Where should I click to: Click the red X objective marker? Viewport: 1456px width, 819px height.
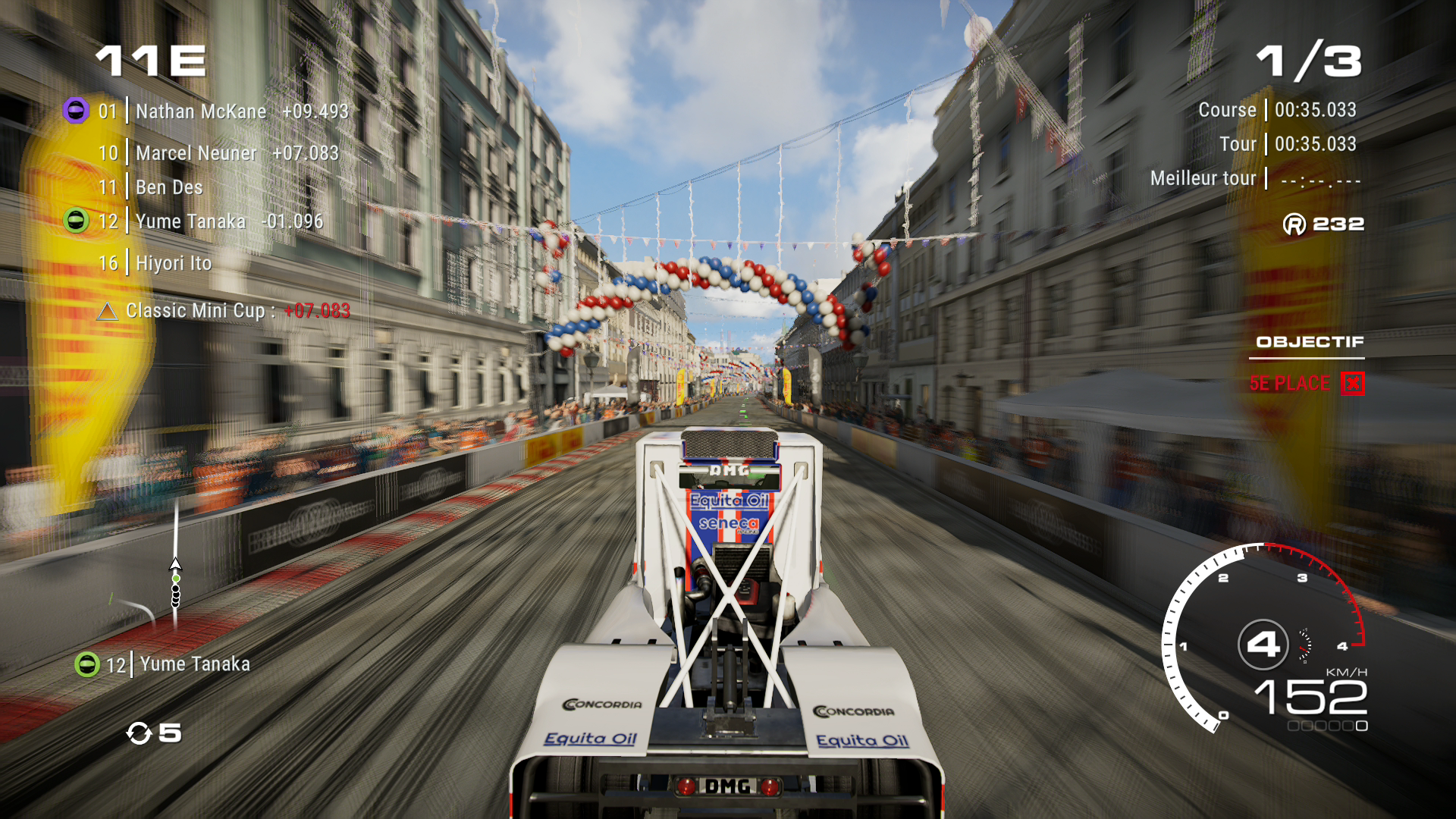[1352, 384]
